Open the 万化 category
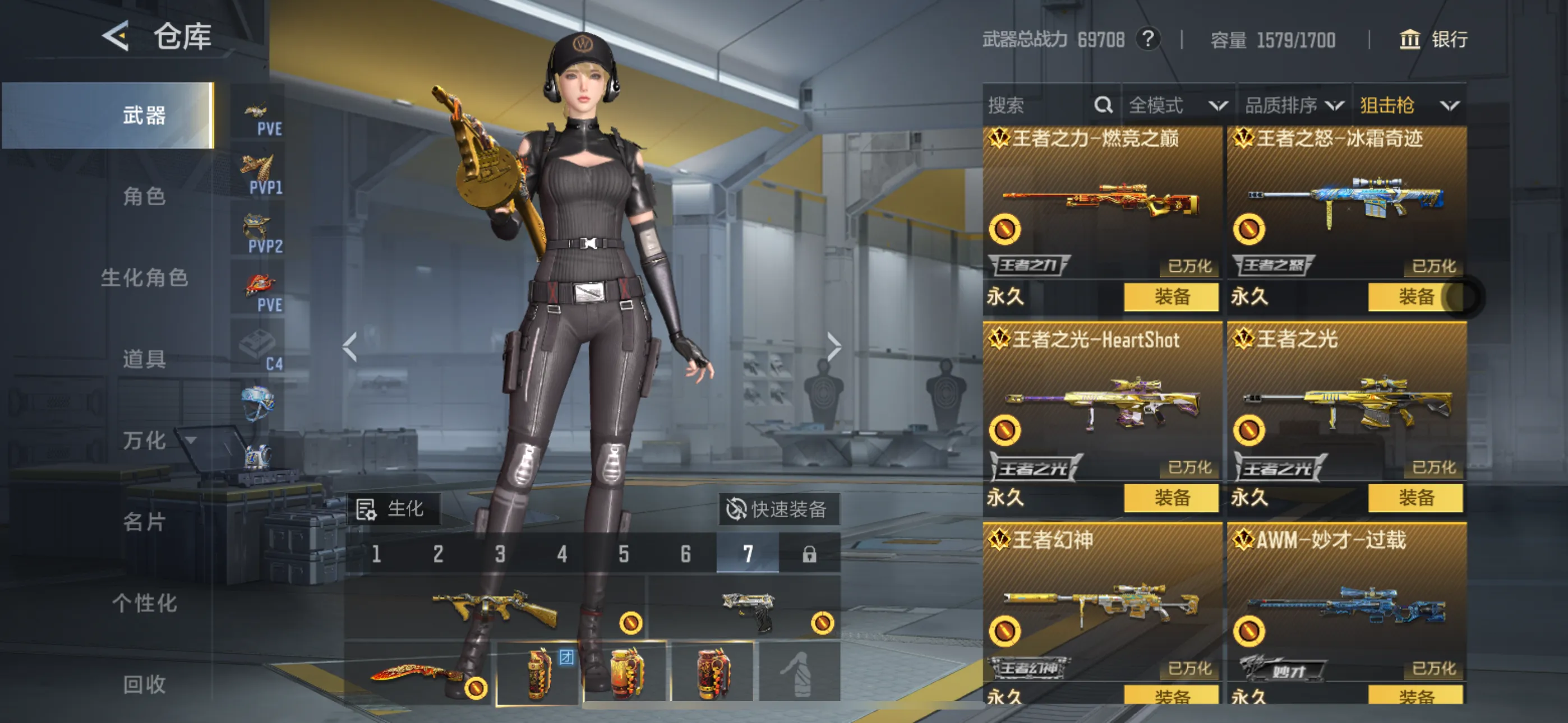This screenshot has width=1568, height=723. click(x=144, y=440)
